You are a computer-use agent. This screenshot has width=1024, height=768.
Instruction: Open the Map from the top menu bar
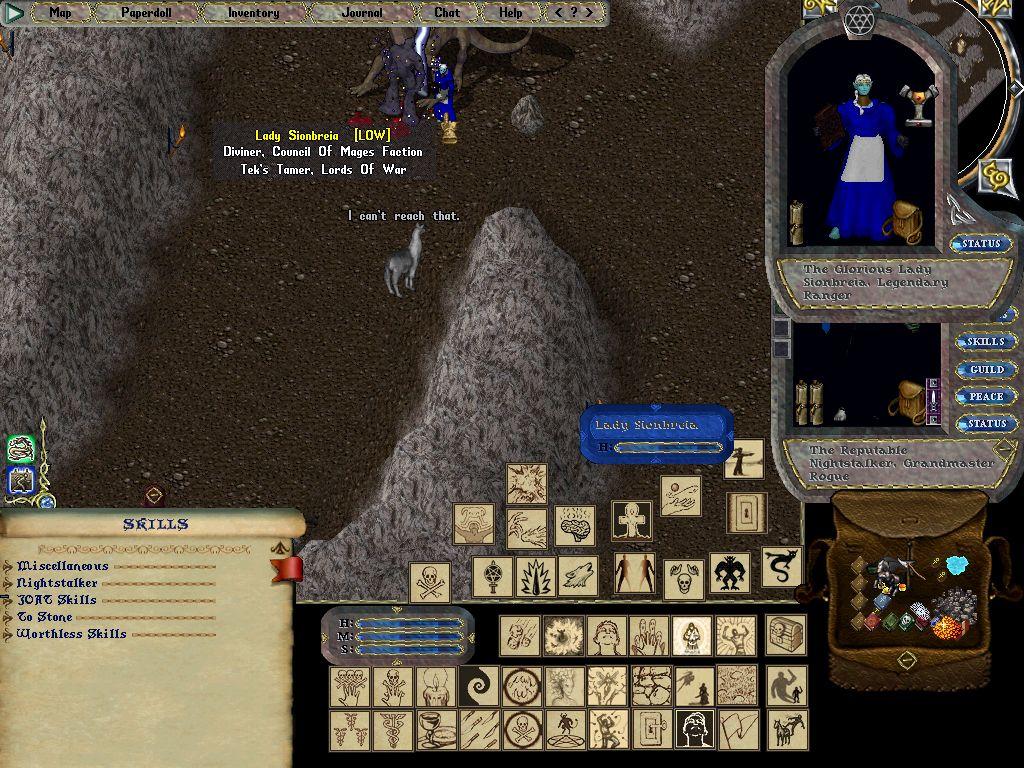click(x=60, y=13)
